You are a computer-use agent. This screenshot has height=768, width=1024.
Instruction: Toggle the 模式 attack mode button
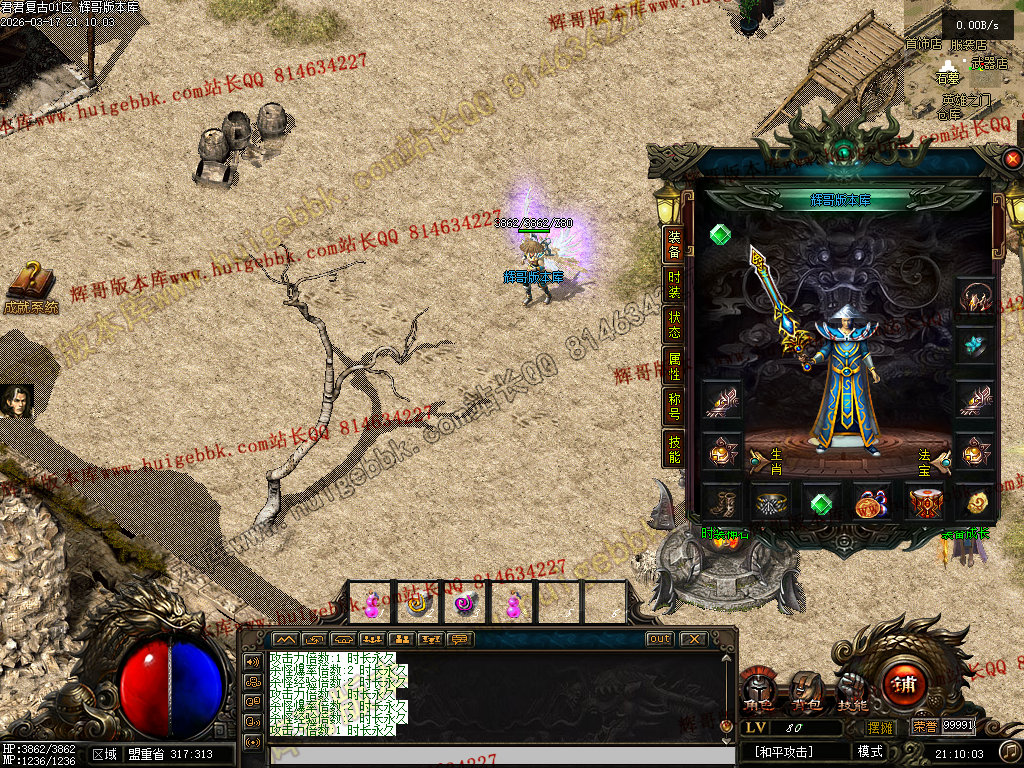(870, 751)
